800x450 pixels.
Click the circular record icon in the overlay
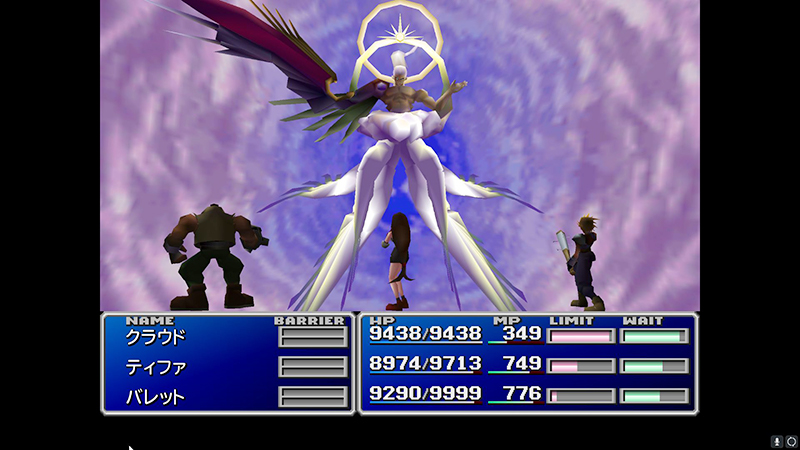[791, 441]
